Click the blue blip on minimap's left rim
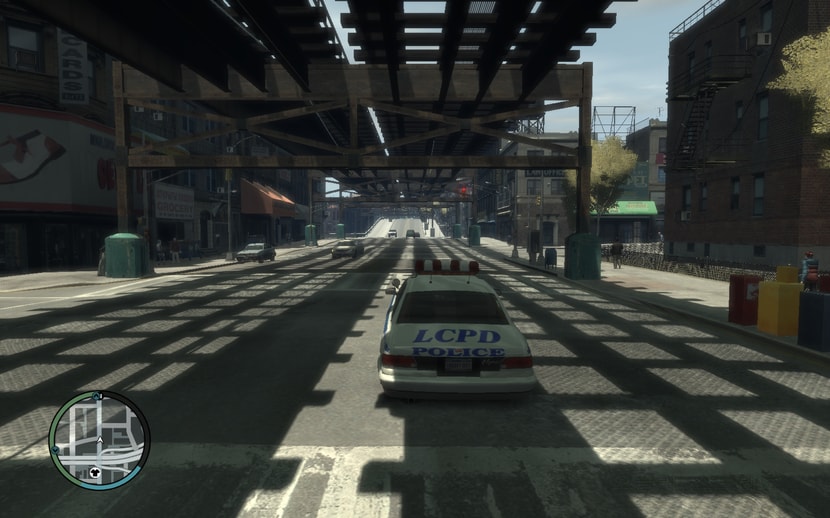 coord(56,449)
